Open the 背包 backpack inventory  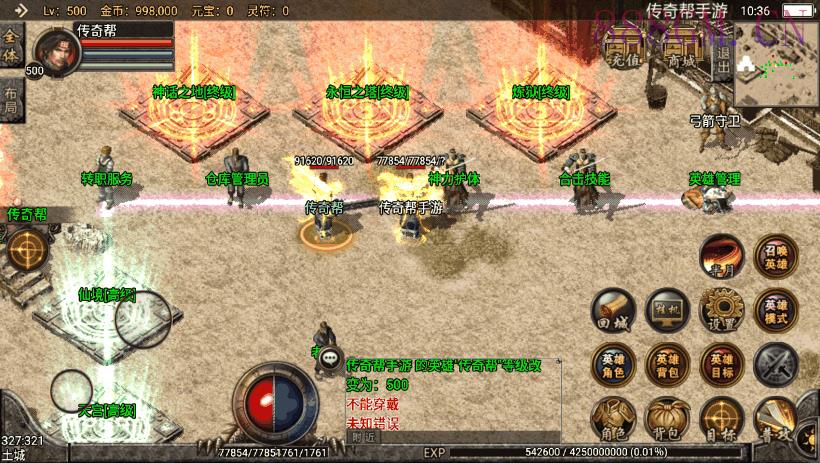coord(666,420)
